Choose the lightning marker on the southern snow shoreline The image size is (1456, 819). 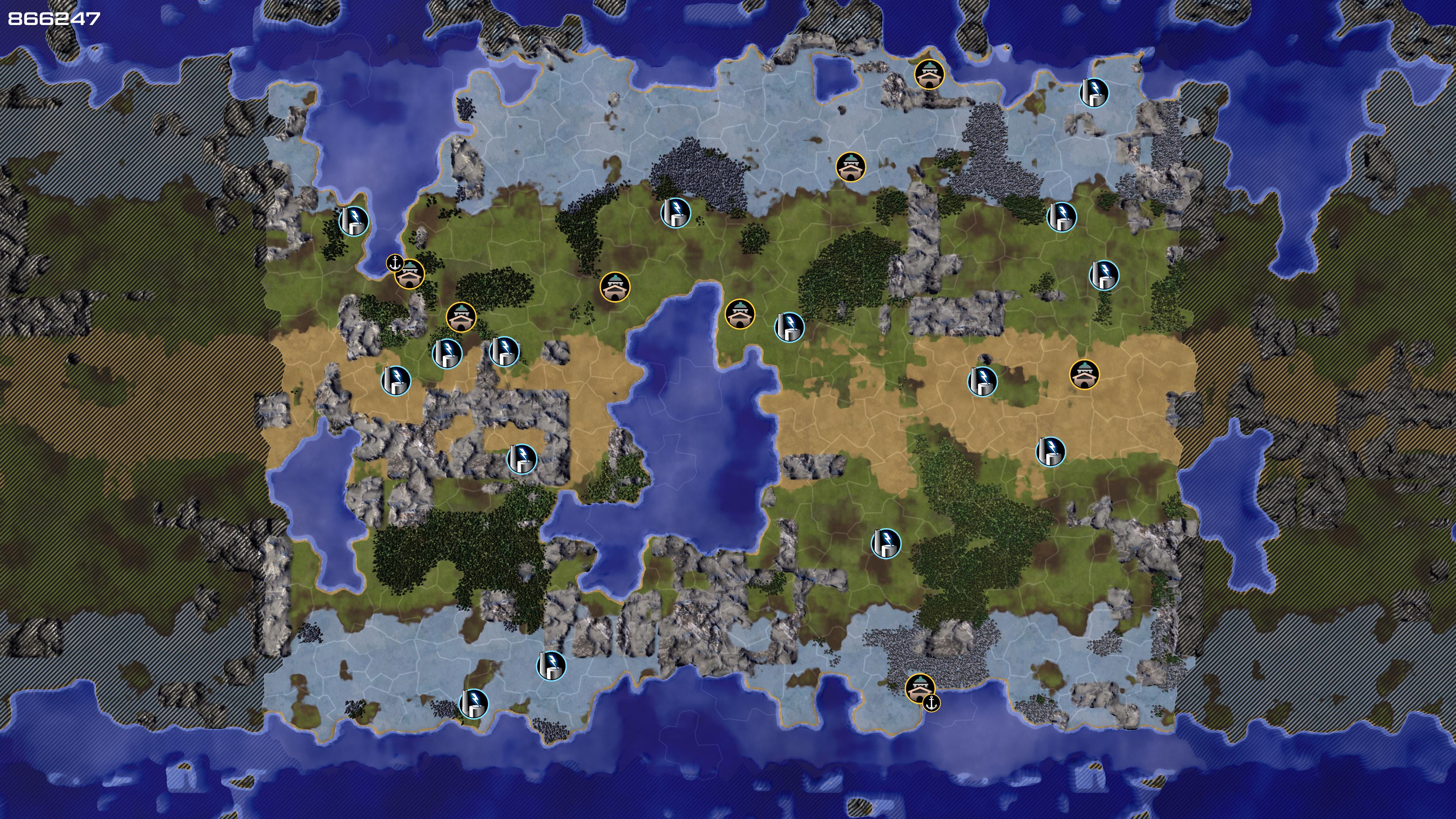pos(474,703)
